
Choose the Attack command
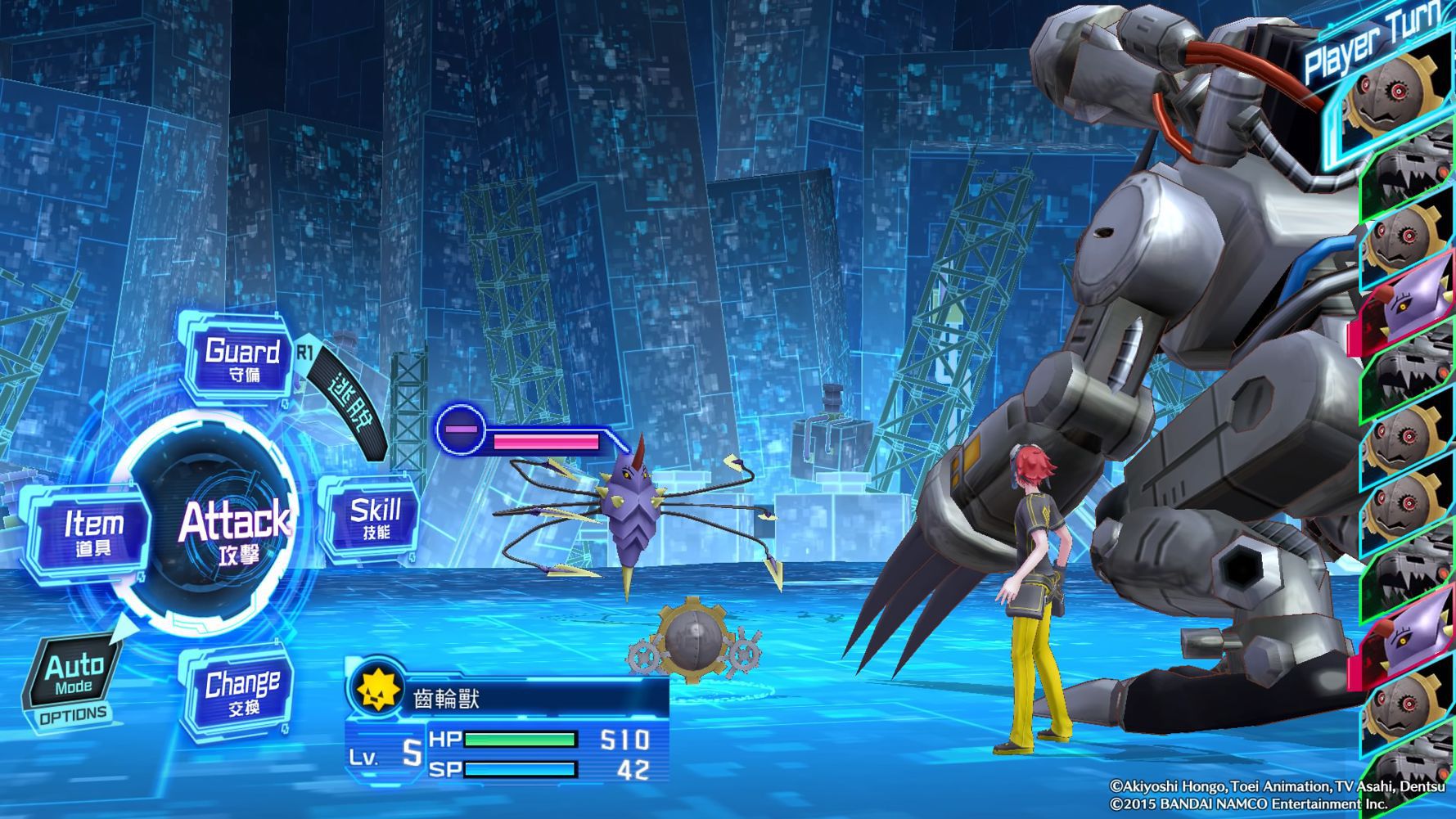(235, 530)
